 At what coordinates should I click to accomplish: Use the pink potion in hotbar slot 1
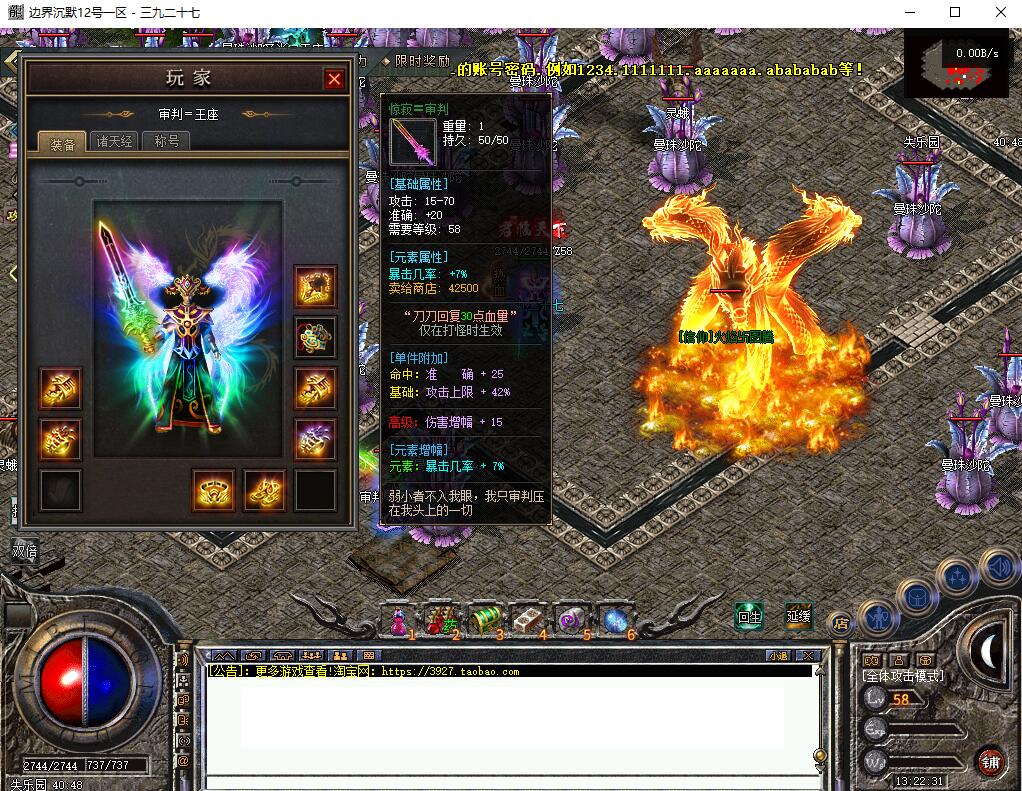[x=399, y=620]
